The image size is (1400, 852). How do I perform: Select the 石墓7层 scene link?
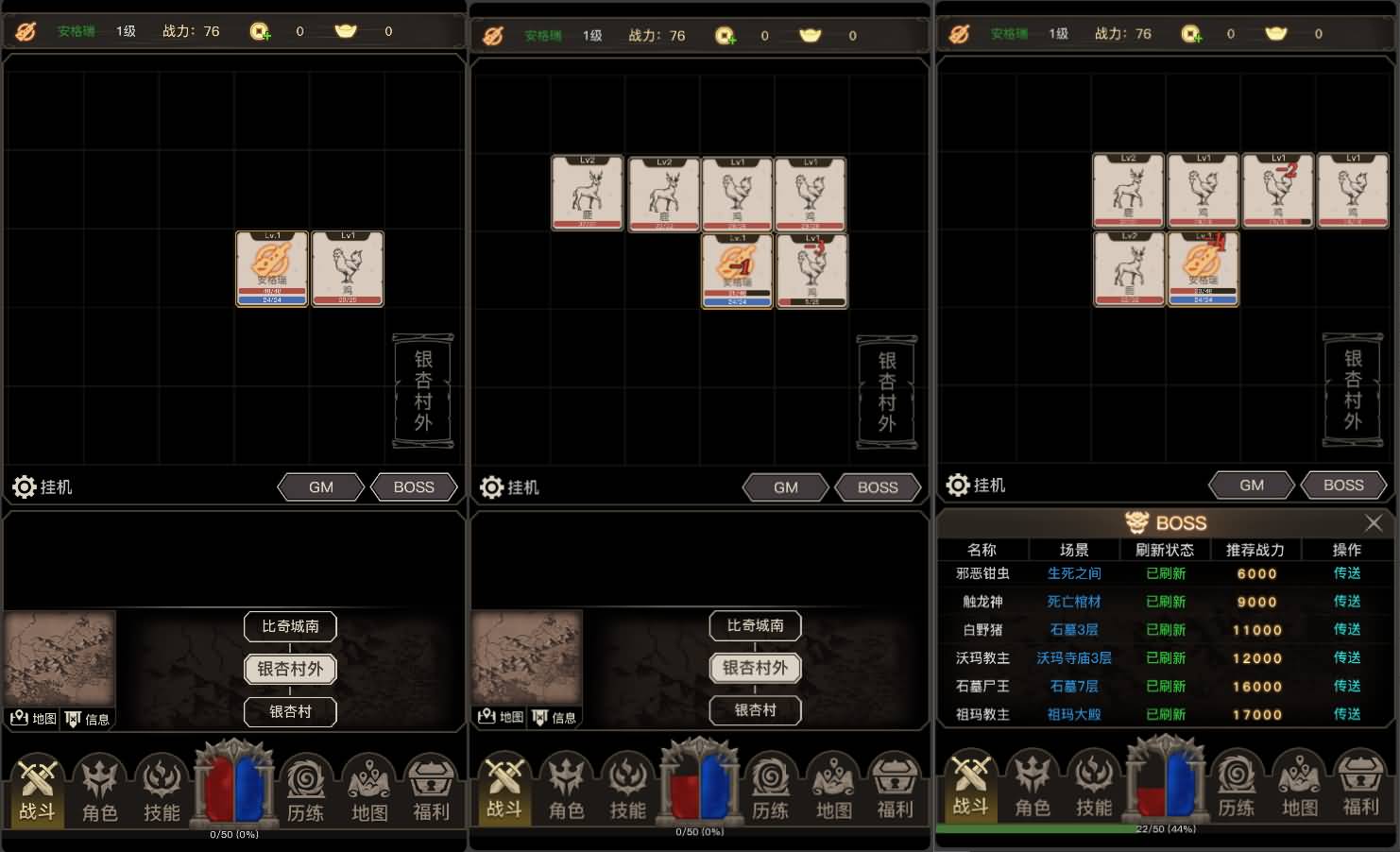coord(1074,687)
